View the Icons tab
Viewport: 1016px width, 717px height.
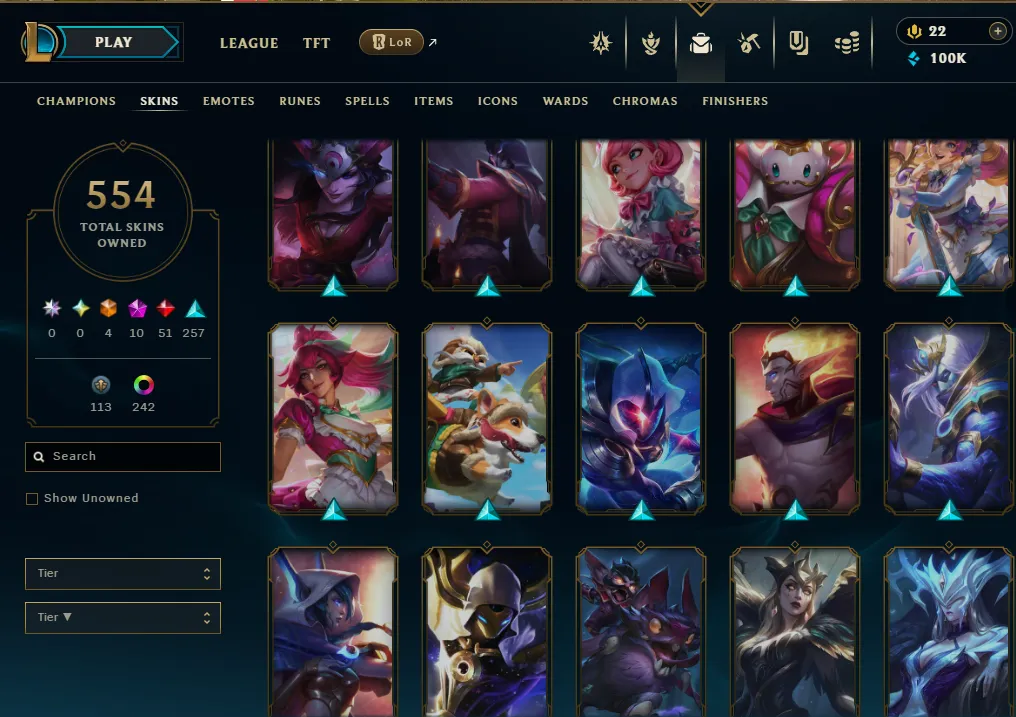[497, 101]
